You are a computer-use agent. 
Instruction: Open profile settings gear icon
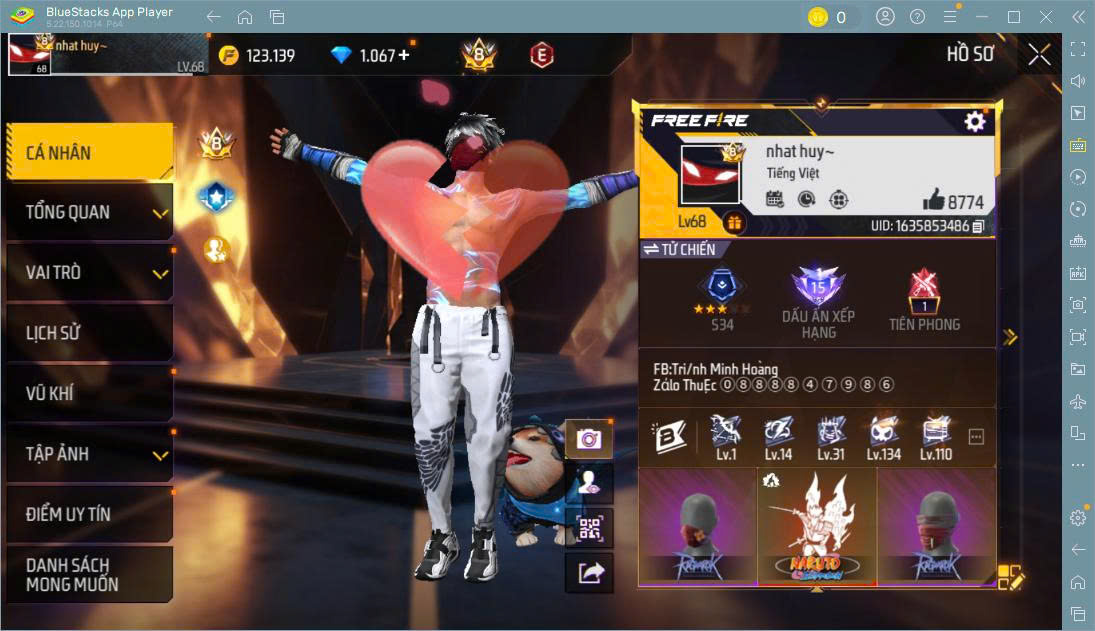tap(974, 121)
